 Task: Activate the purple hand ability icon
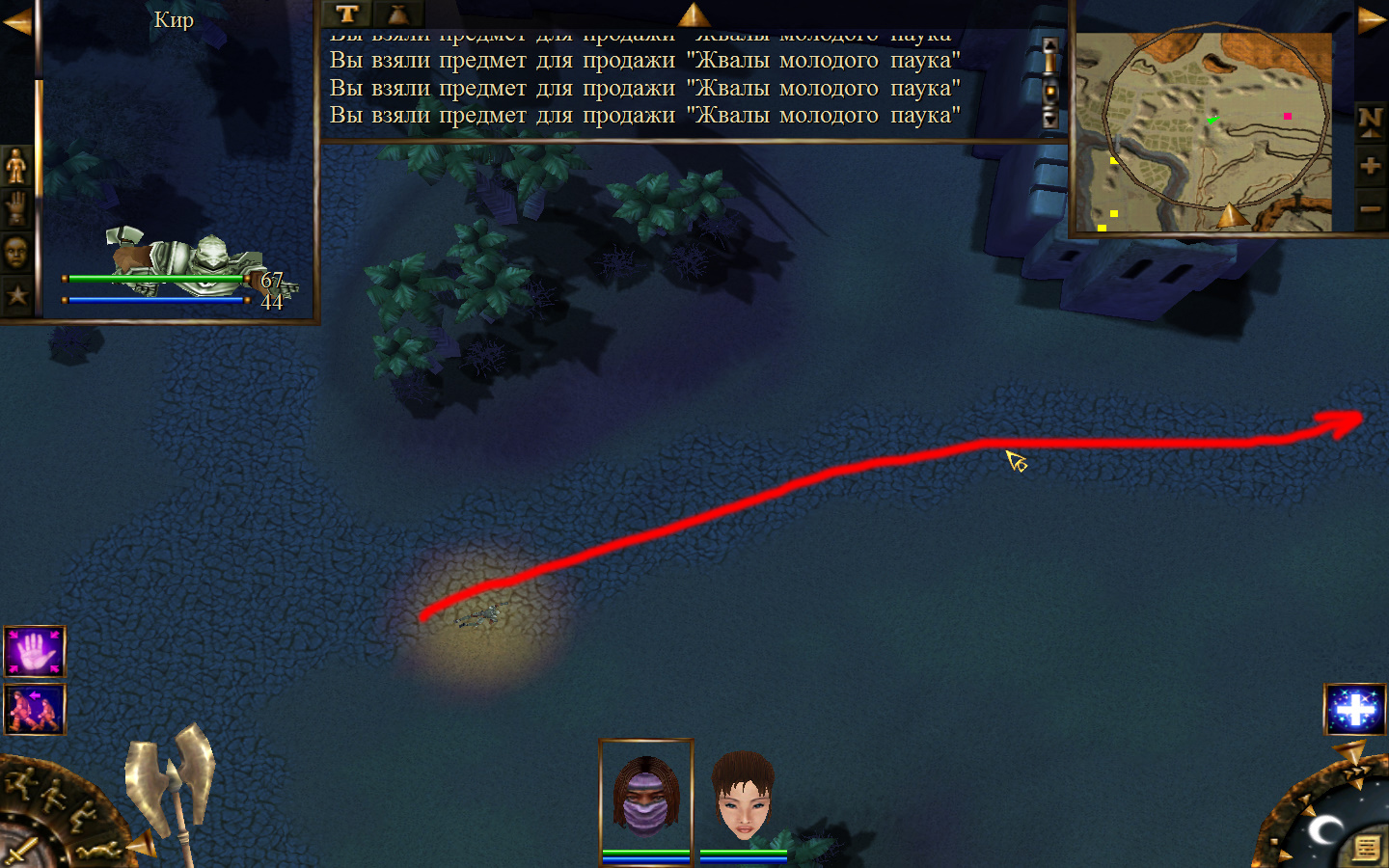click(35, 652)
